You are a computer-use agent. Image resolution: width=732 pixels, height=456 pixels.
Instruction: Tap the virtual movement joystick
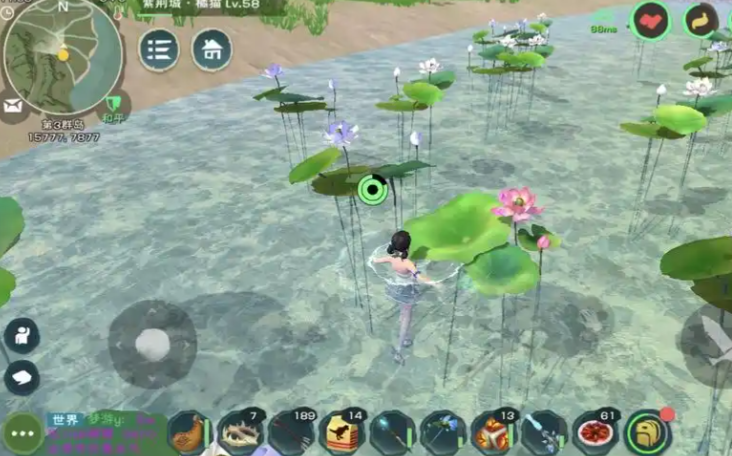point(152,344)
